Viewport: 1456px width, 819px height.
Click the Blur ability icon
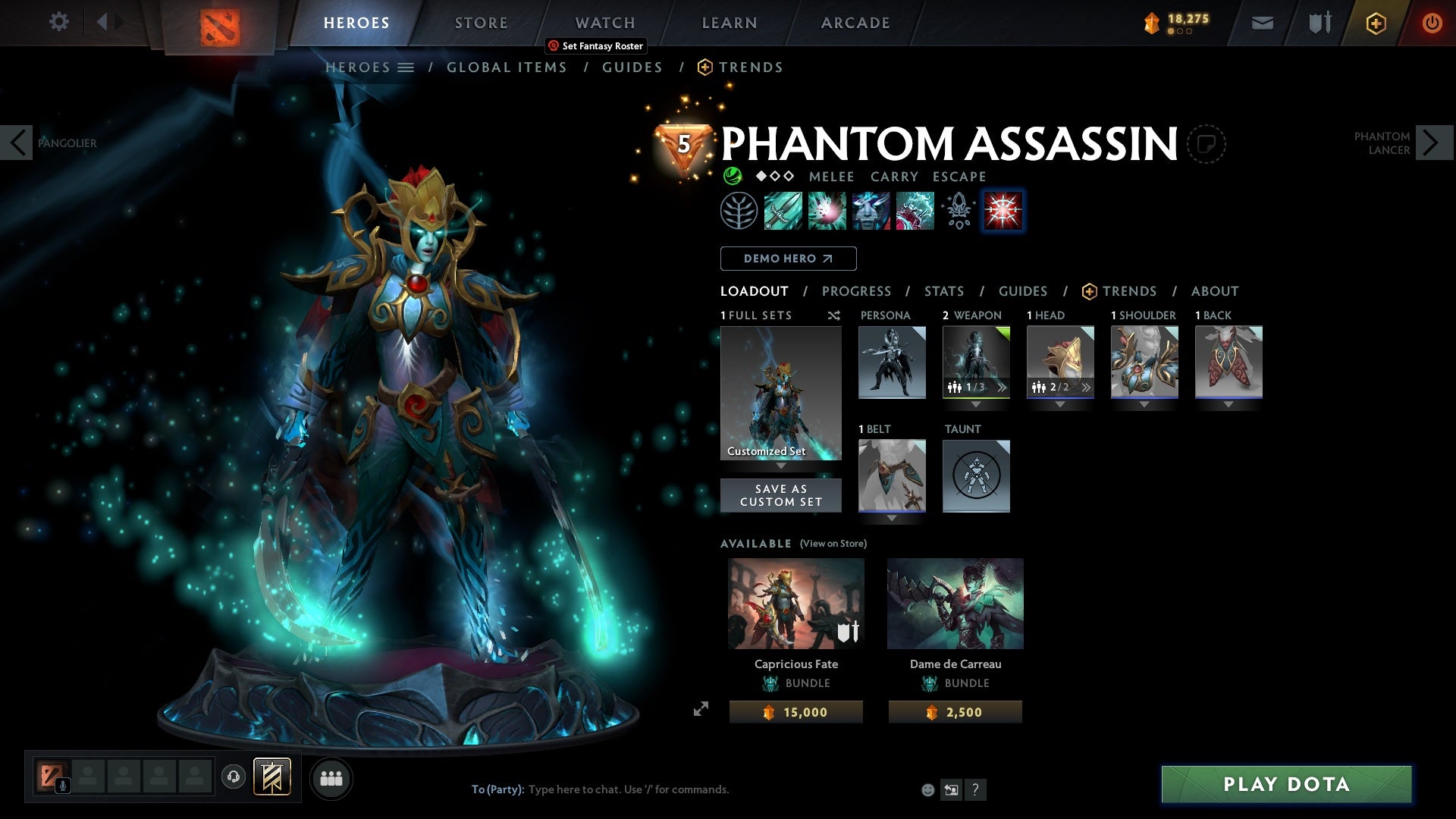coord(871,212)
